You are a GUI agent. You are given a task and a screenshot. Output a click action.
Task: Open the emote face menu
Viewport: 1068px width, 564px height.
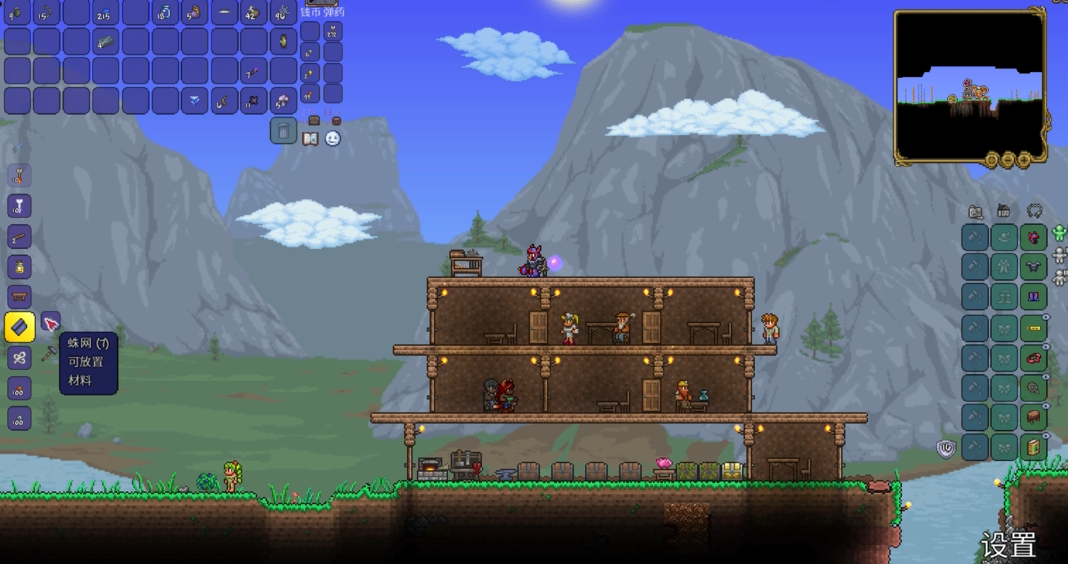[333, 139]
